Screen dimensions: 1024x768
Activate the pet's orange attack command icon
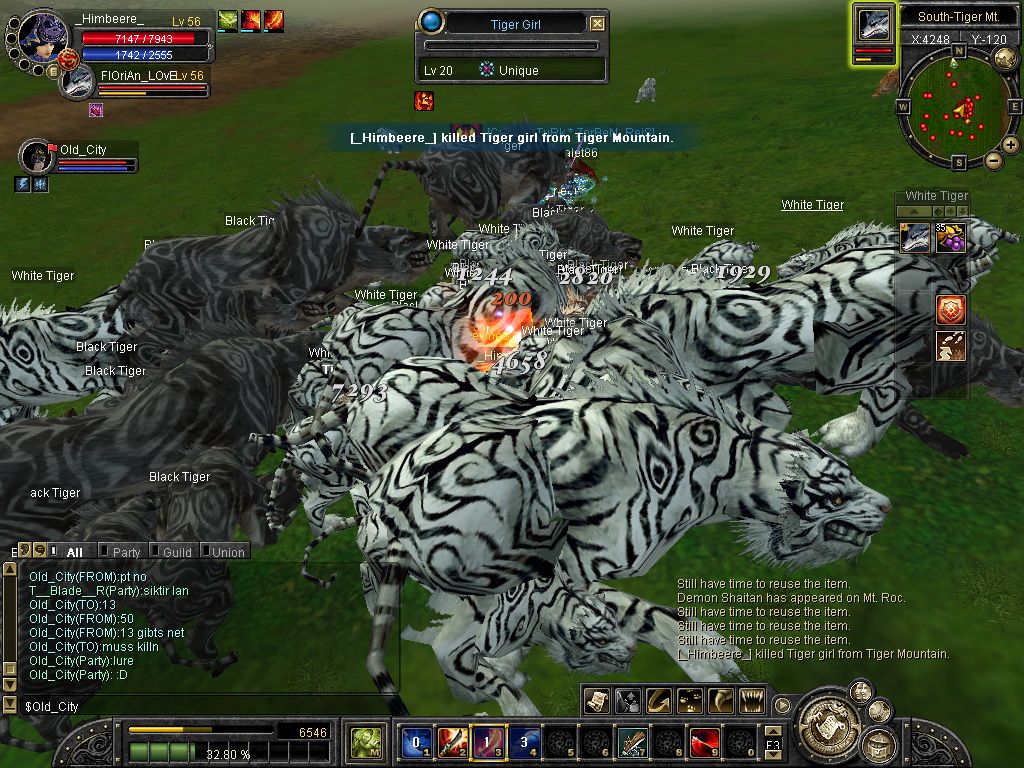[x=949, y=309]
